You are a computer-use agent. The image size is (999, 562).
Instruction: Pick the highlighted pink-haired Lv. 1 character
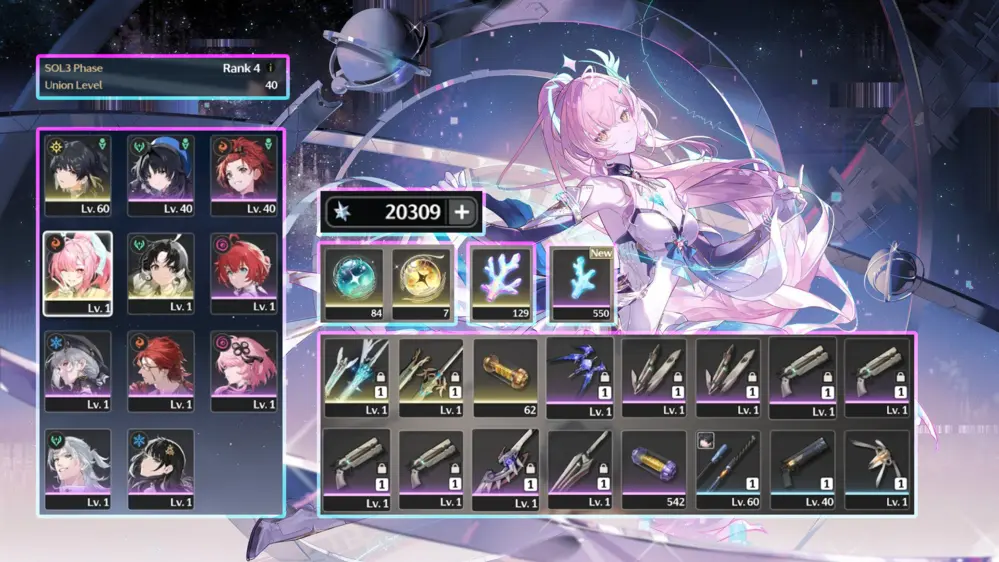[78, 273]
